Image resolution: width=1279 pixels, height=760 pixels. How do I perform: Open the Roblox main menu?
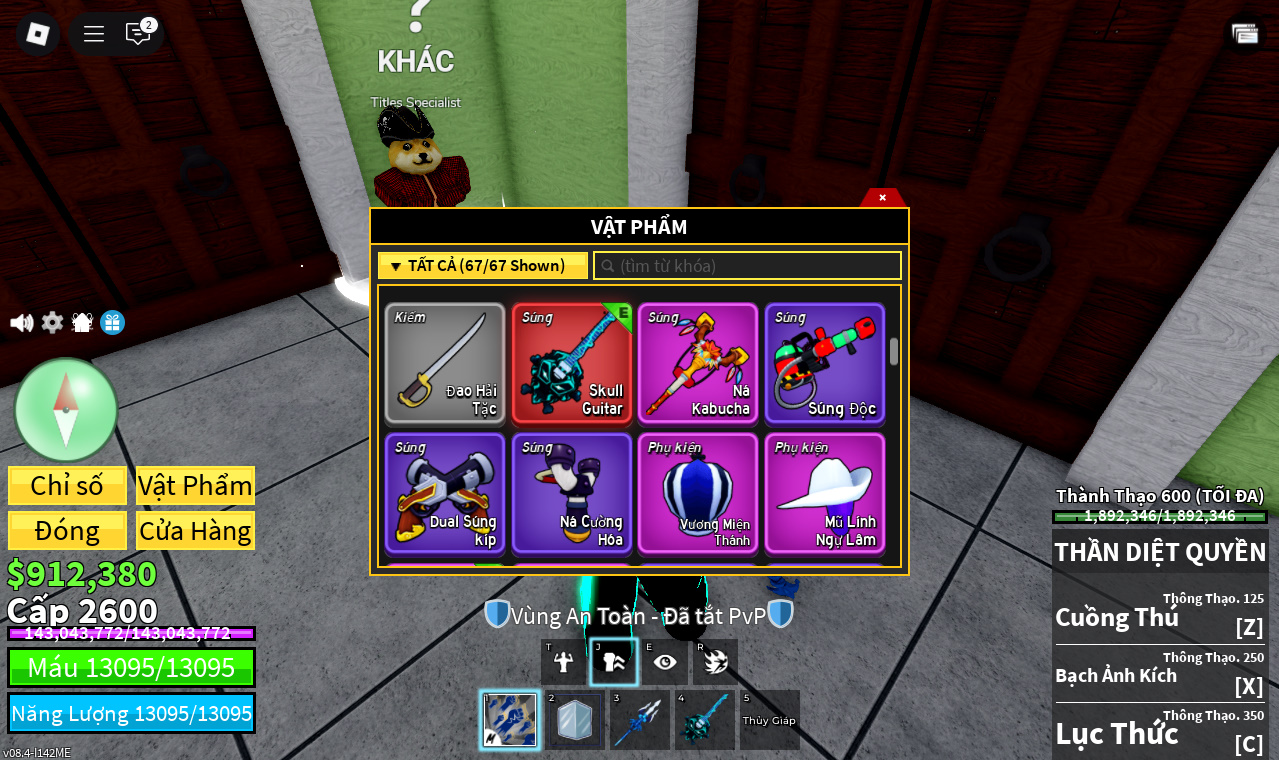(x=38, y=34)
